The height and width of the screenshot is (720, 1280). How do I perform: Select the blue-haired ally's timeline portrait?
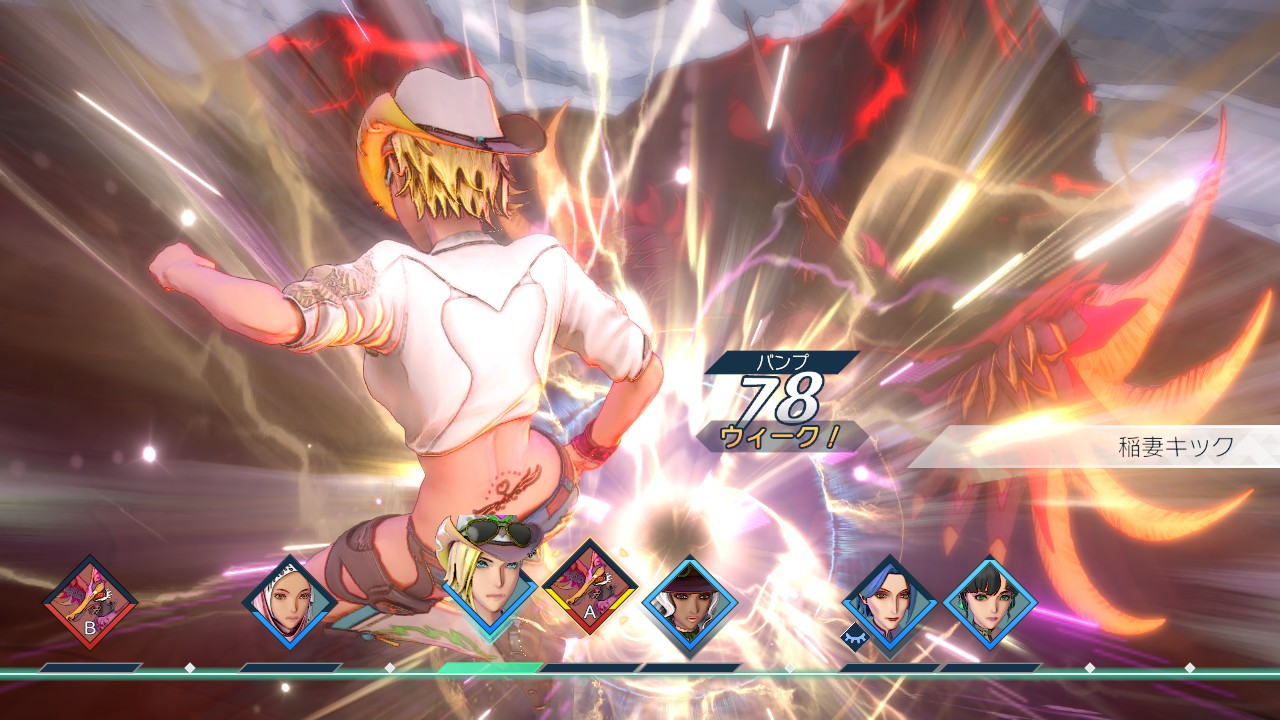point(890,603)
